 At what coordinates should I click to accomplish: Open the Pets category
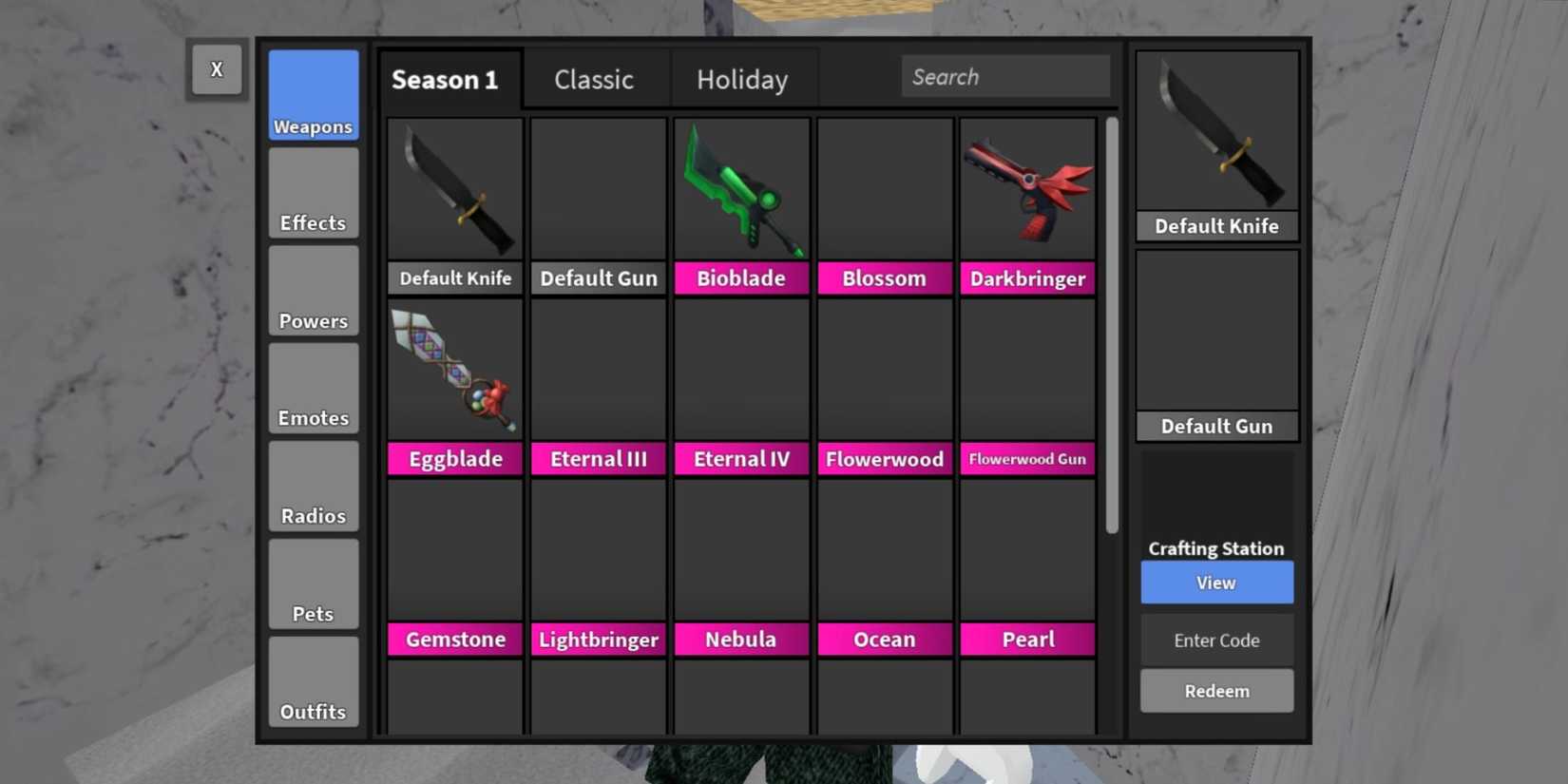coord(313,583)
